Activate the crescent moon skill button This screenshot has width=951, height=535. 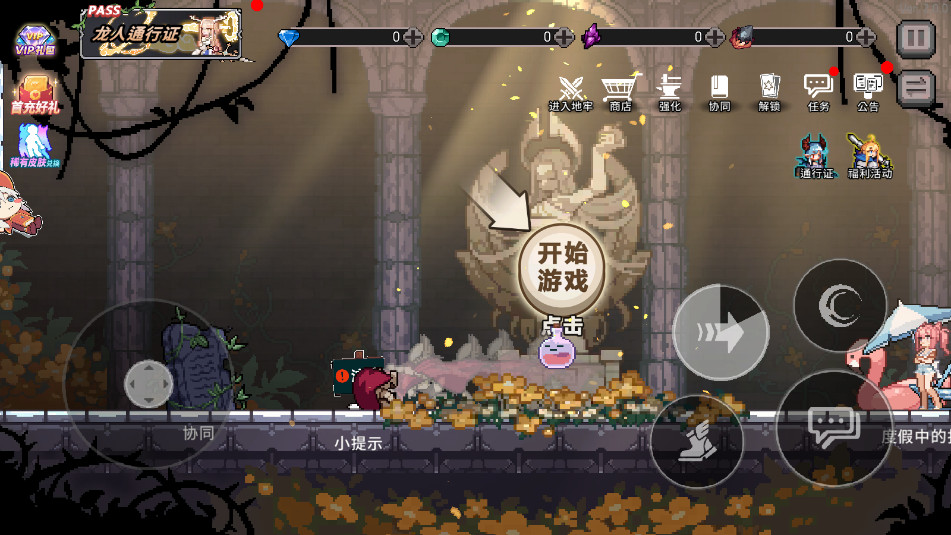point(840,305)
